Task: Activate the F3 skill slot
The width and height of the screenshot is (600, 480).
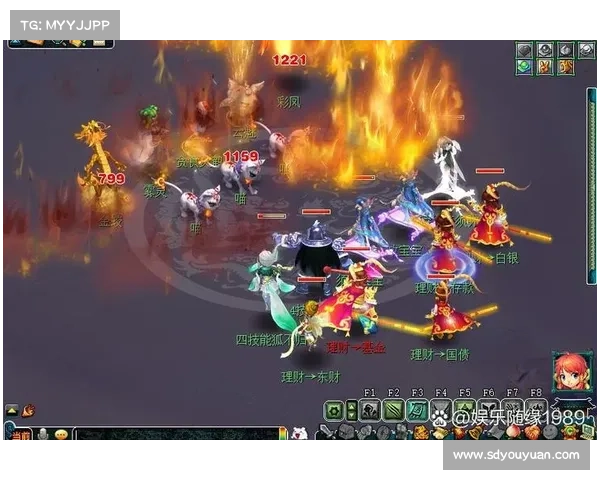Action: click(416, 409)
